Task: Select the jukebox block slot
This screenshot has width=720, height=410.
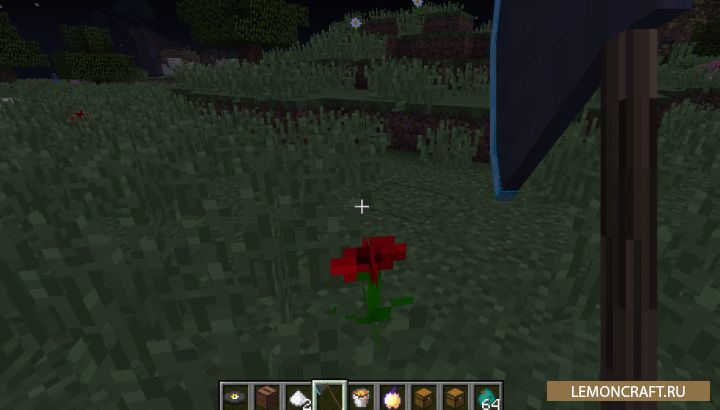Action: tap(267, 396)
